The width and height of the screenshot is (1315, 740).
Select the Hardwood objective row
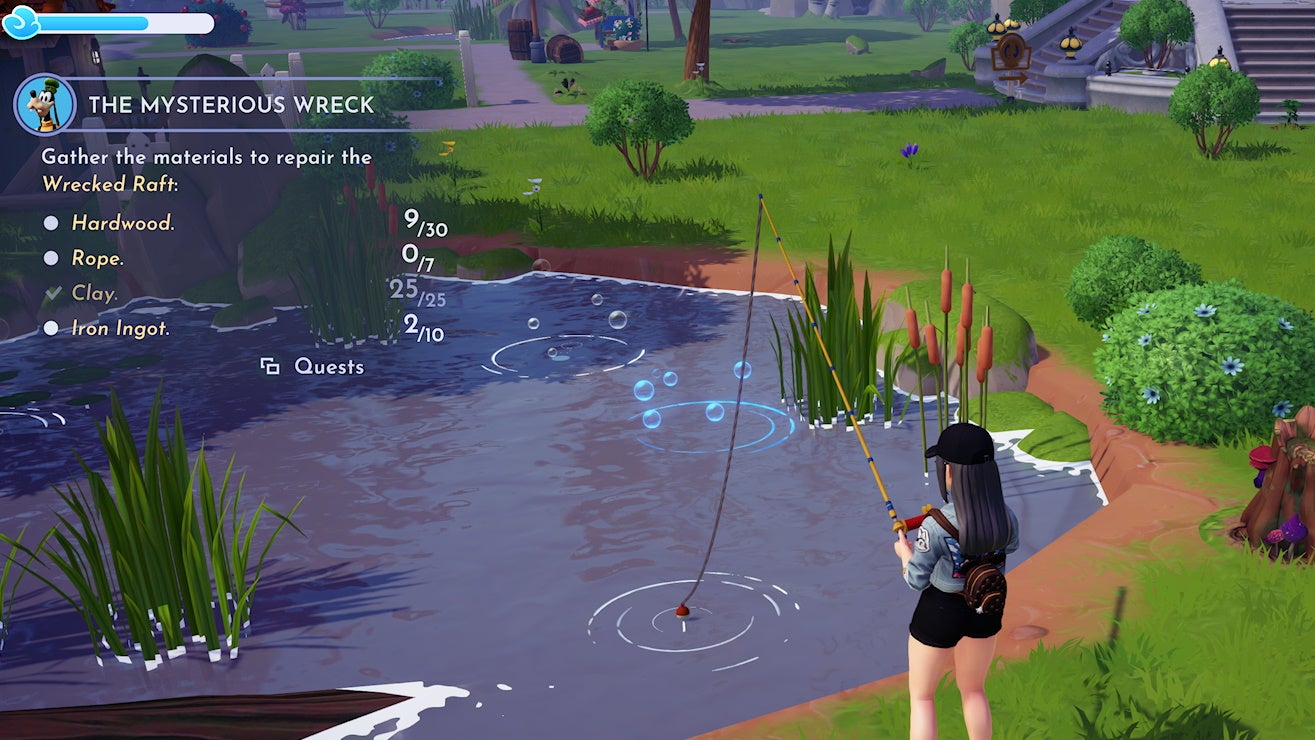[x=123, y=223]
